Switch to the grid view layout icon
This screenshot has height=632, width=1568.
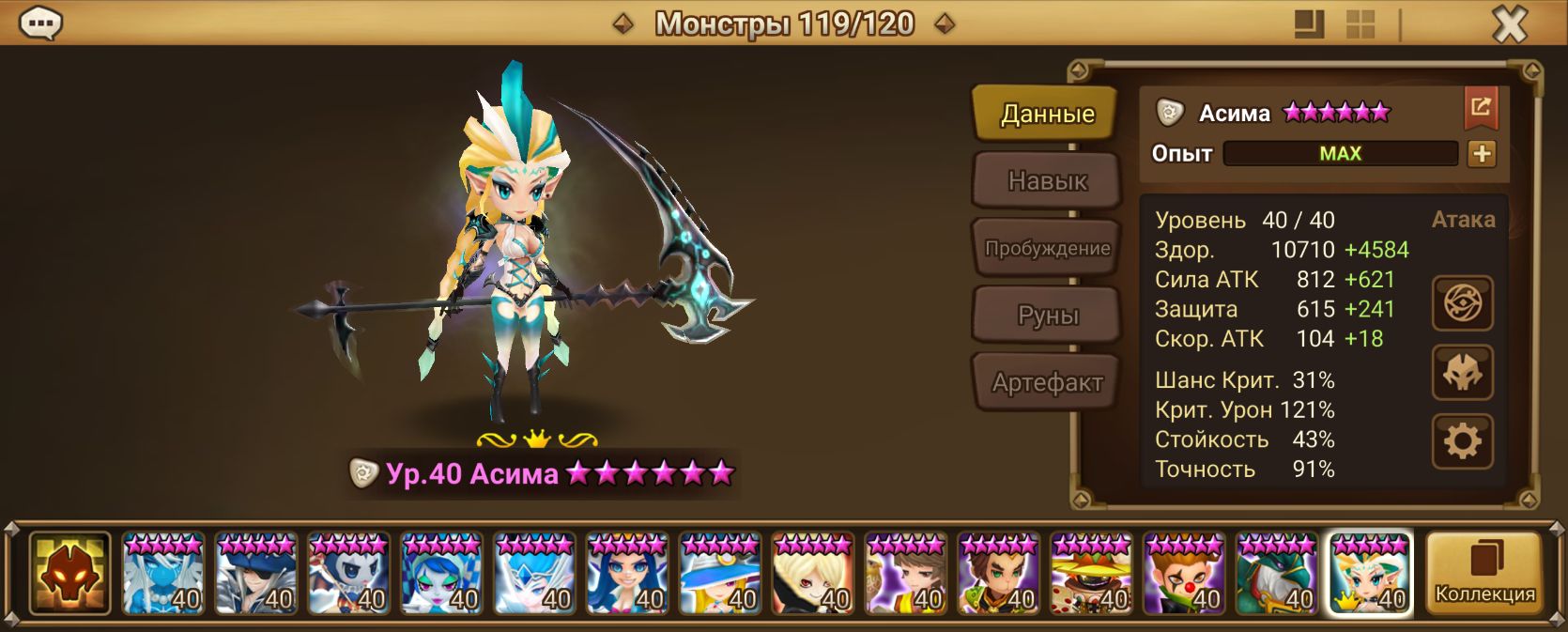1360,24
